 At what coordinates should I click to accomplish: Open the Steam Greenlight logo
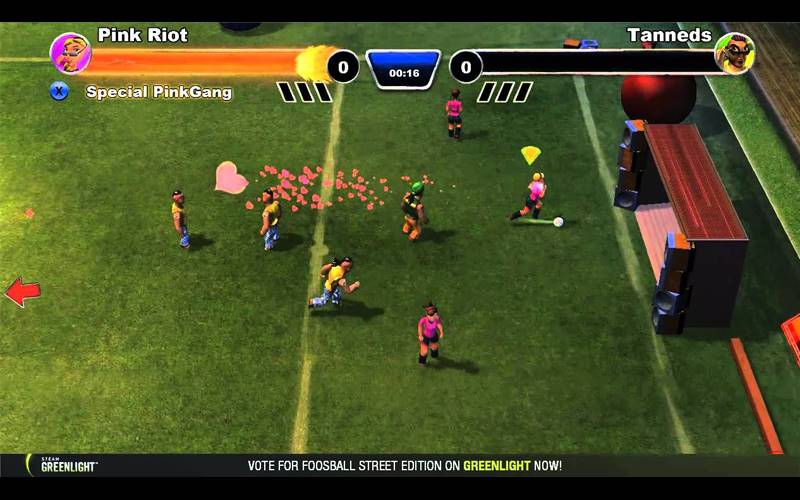[x=68, y=465]
